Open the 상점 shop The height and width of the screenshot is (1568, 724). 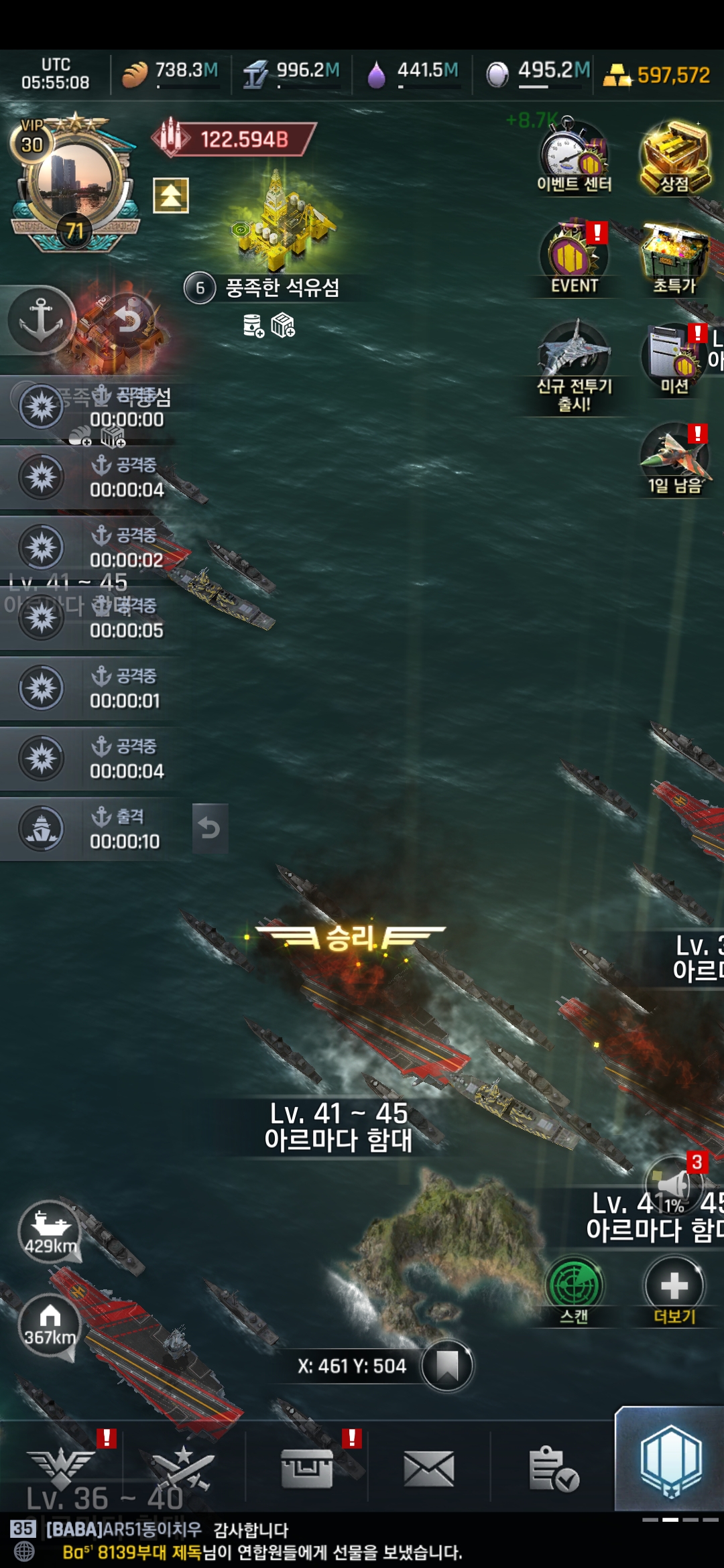674,157
